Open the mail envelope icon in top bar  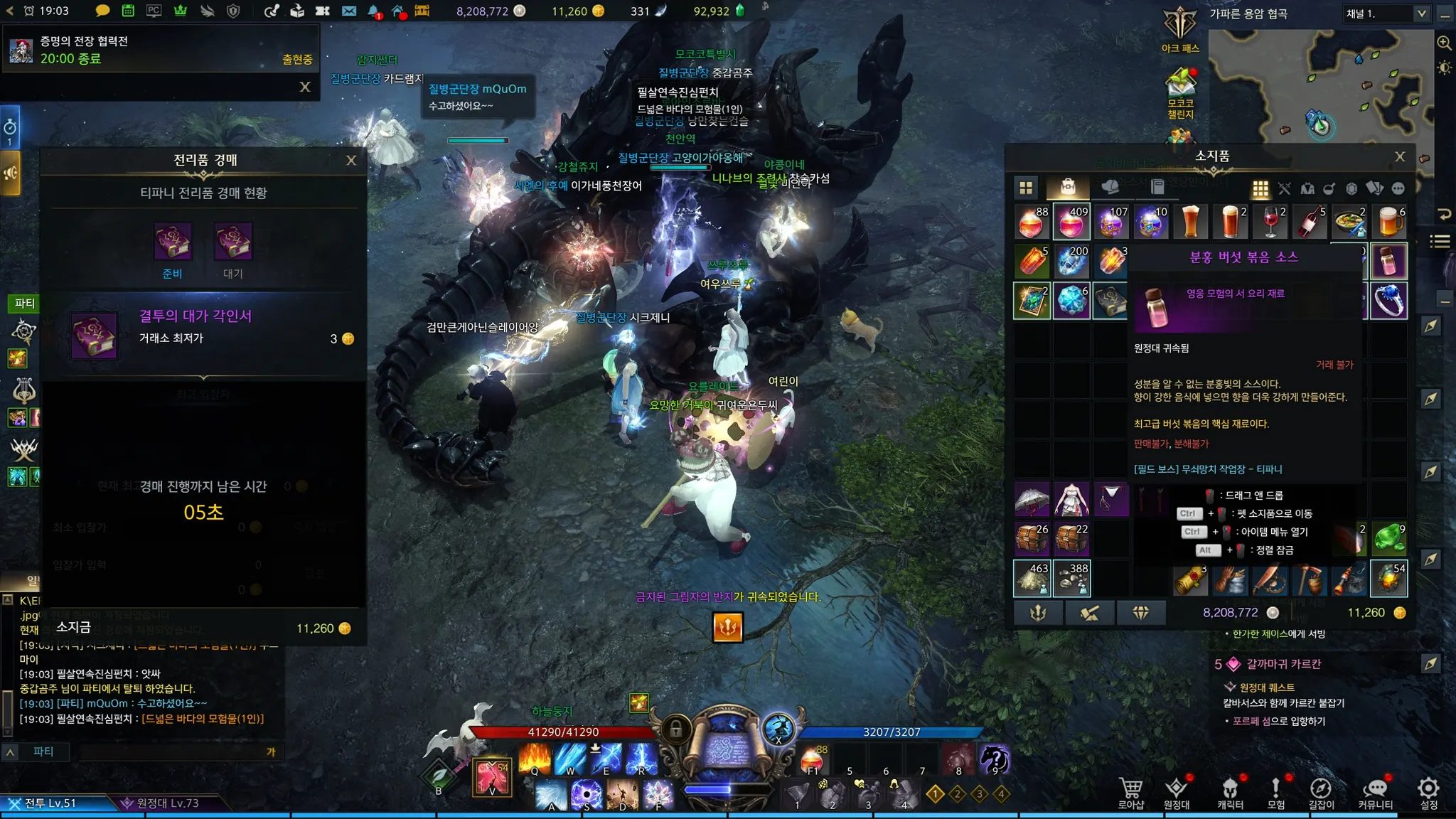pyautogui.click(x=348, y=11)
